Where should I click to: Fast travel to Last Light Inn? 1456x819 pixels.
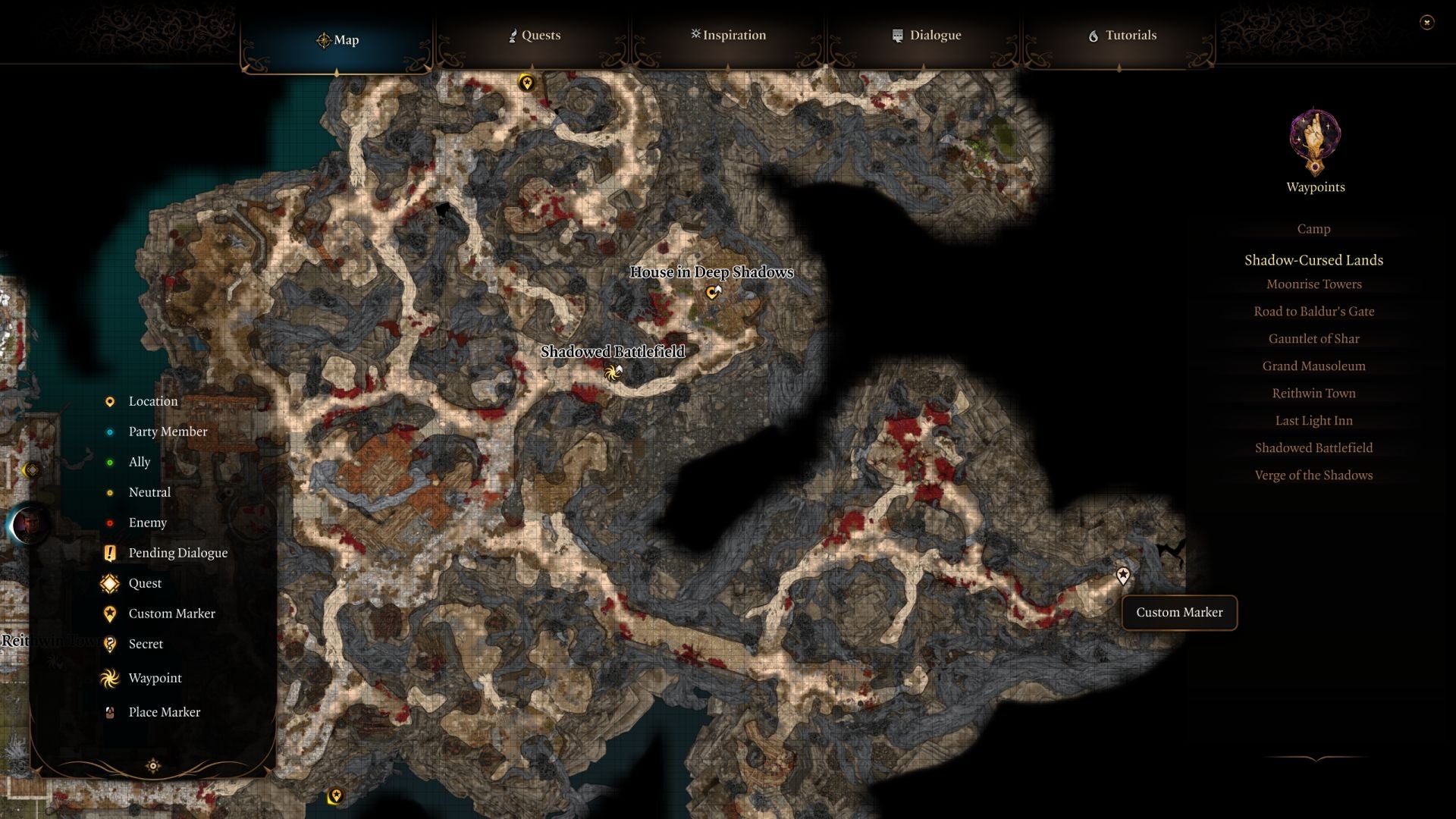[x=1313, y=420]
